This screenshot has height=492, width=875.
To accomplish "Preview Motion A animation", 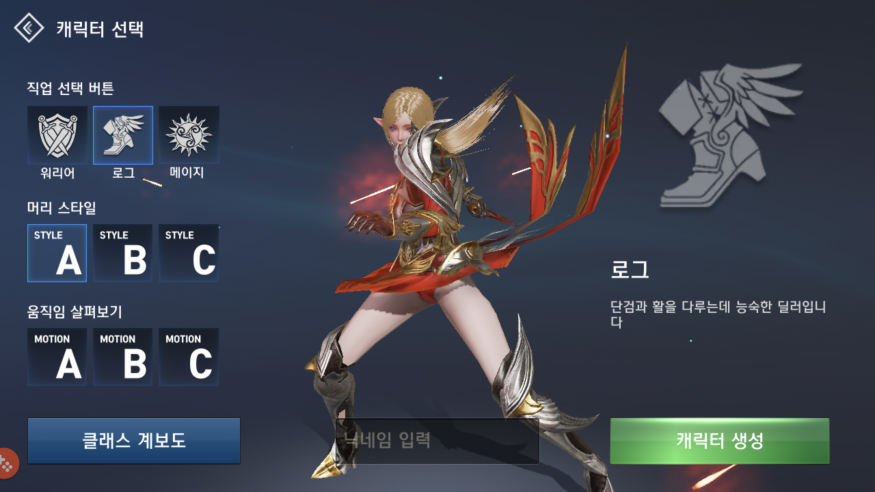I will pyautogui.click(x=57, y=357).
